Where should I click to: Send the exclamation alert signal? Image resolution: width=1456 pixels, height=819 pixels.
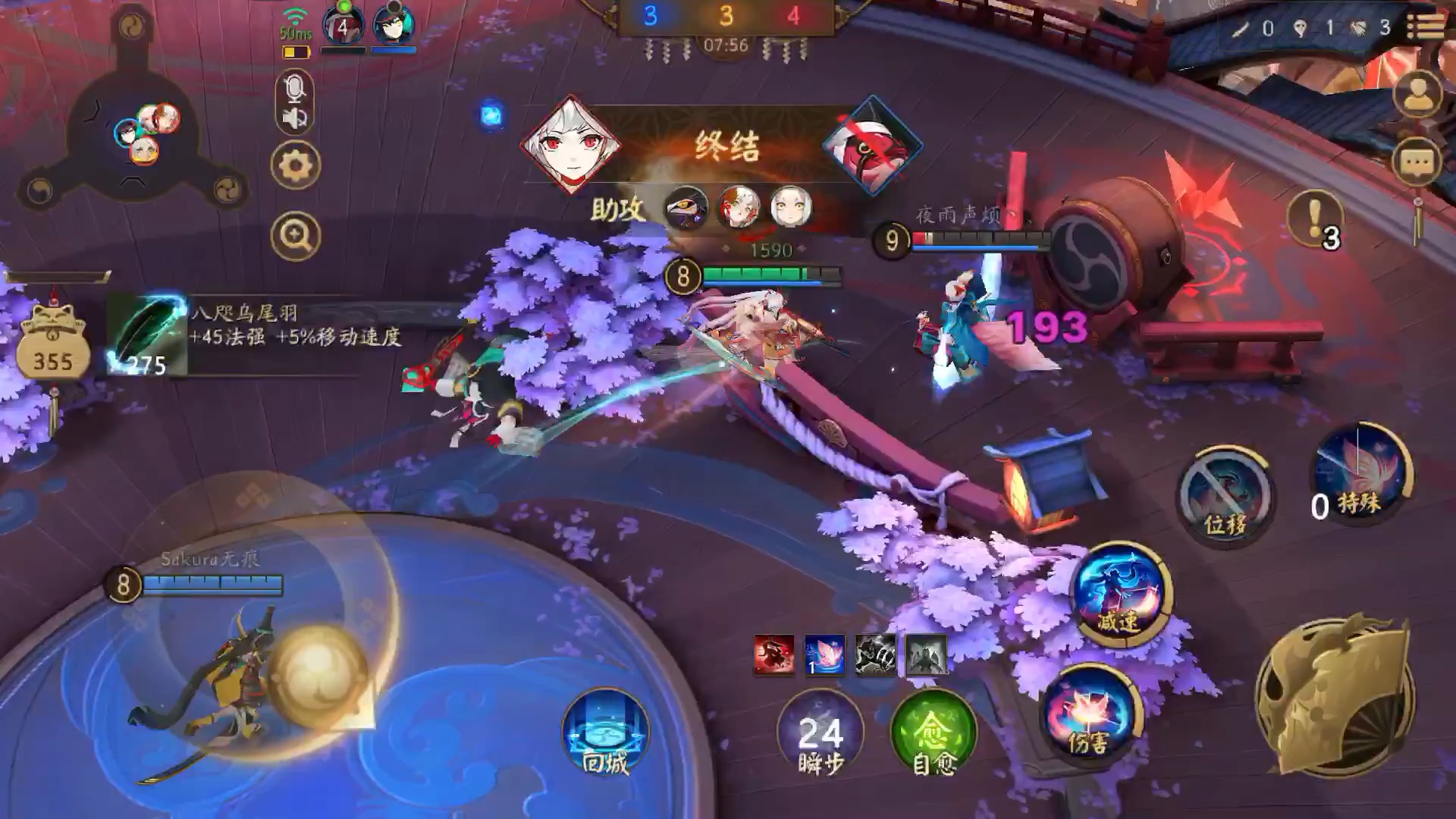(x=1316, y=218)
